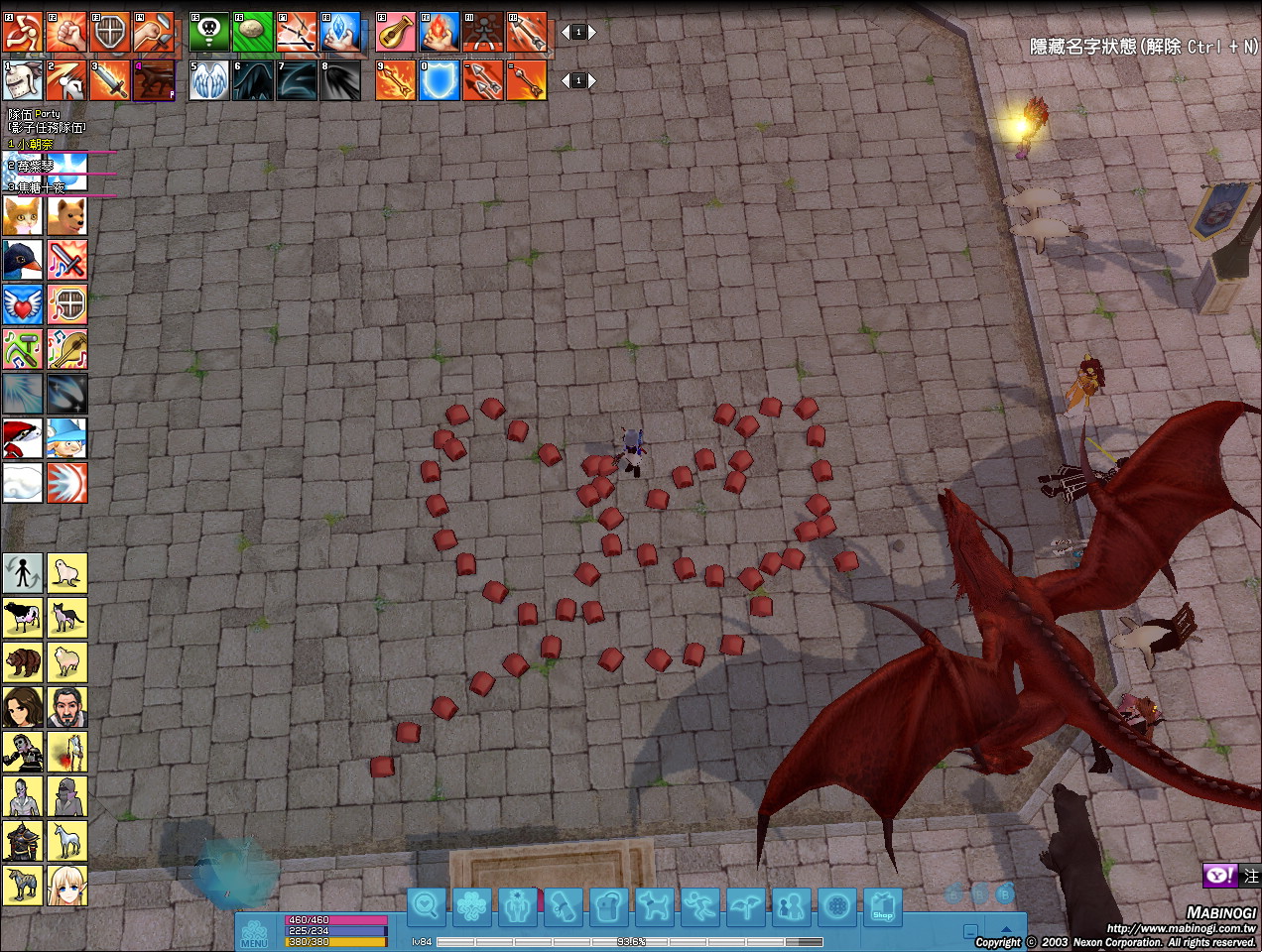Select the lute instrument skill
Image resolution: width=1262 pixels, height=952 pixels.
(x=396, y=33)
